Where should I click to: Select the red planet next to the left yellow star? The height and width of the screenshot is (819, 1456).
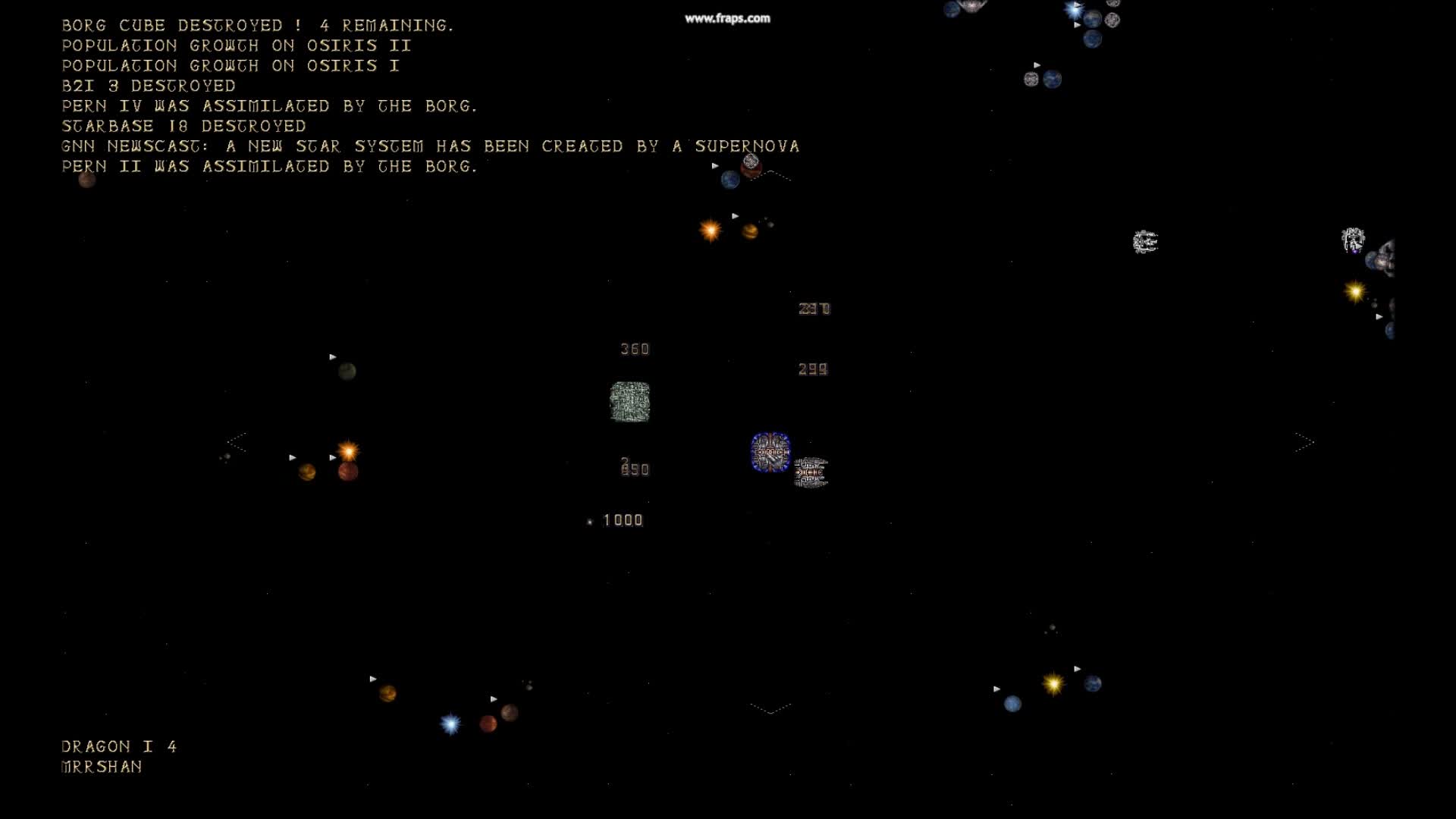pos(347,472)
